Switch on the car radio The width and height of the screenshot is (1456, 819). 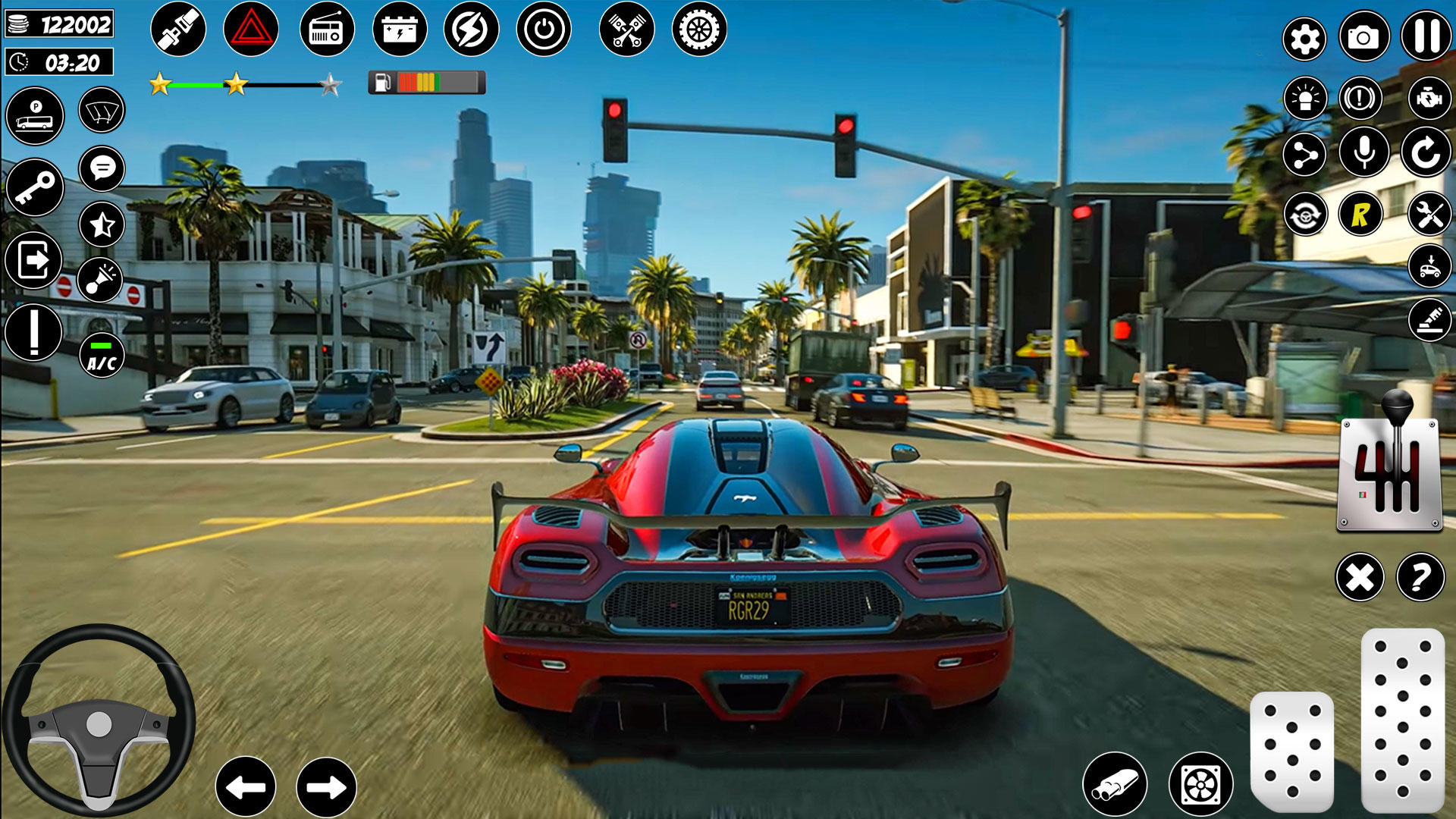coord(327,30)
